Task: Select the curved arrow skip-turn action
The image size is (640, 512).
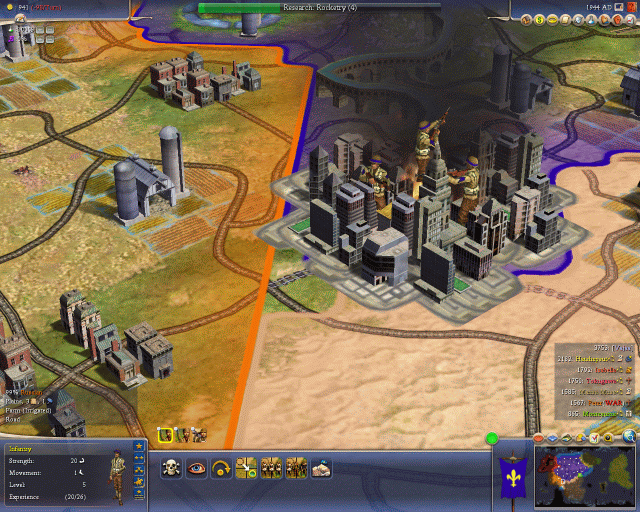Action: pyautogui.click(x=221, y=467)
